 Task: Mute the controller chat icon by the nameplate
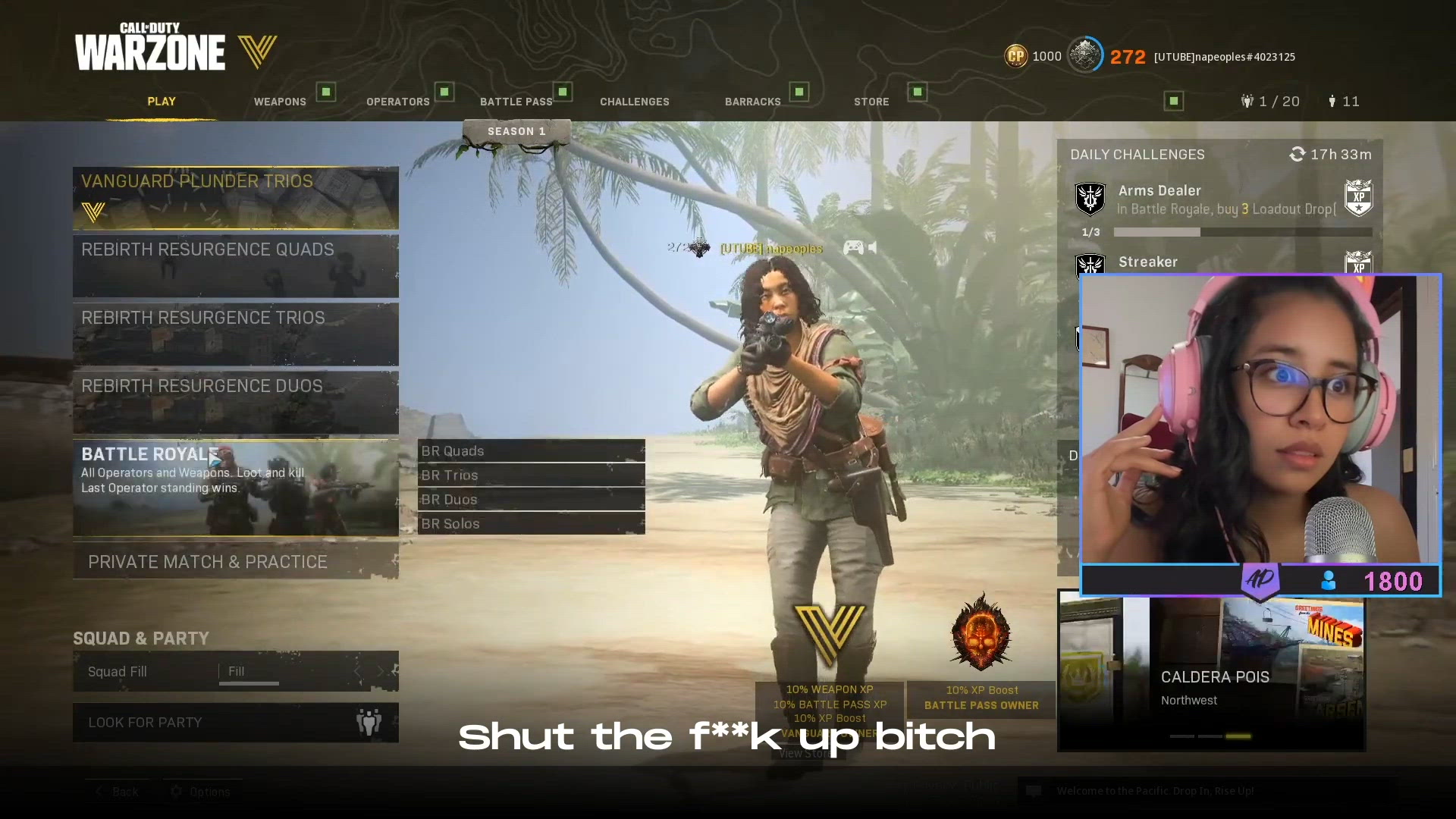point(854,247)
